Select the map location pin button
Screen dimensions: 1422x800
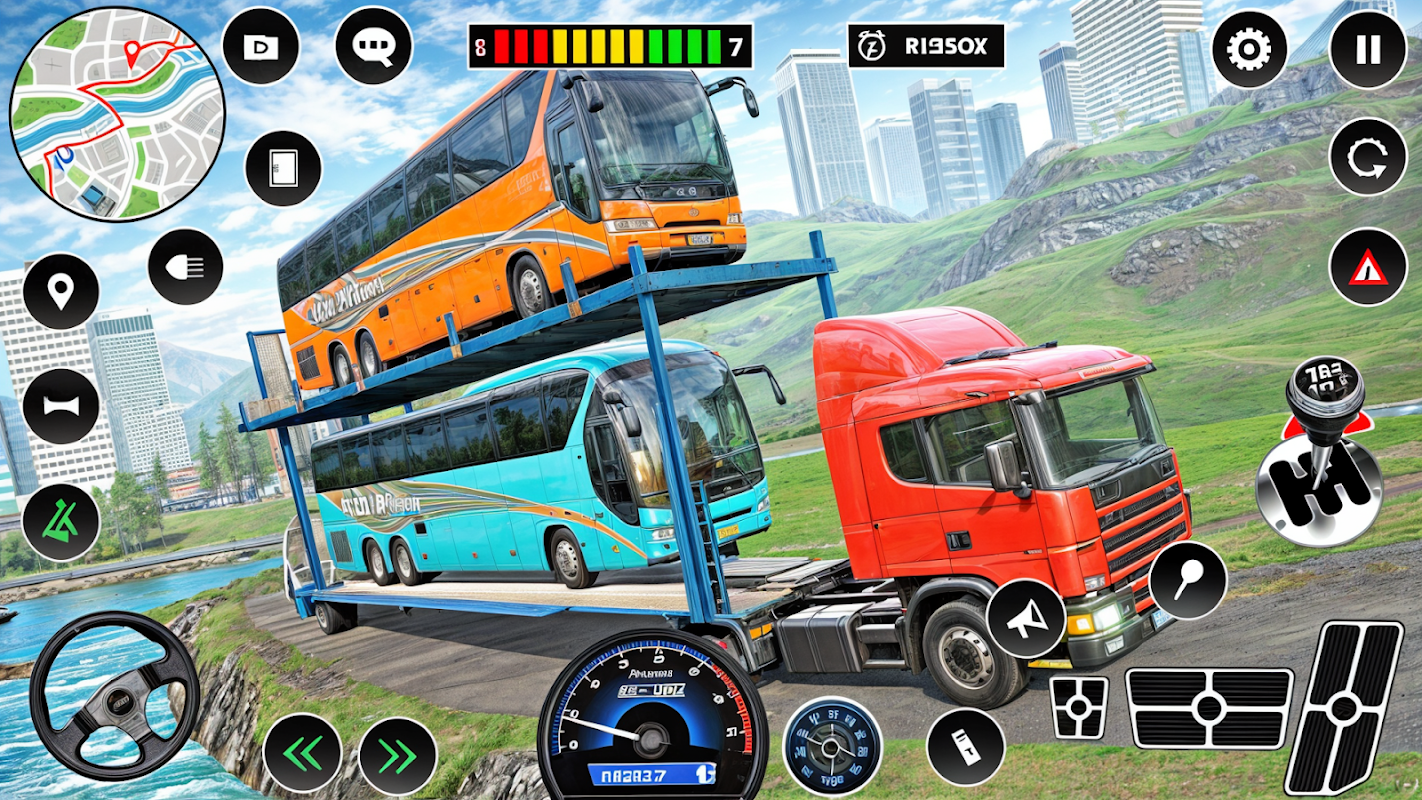click(x=61, y=291)
